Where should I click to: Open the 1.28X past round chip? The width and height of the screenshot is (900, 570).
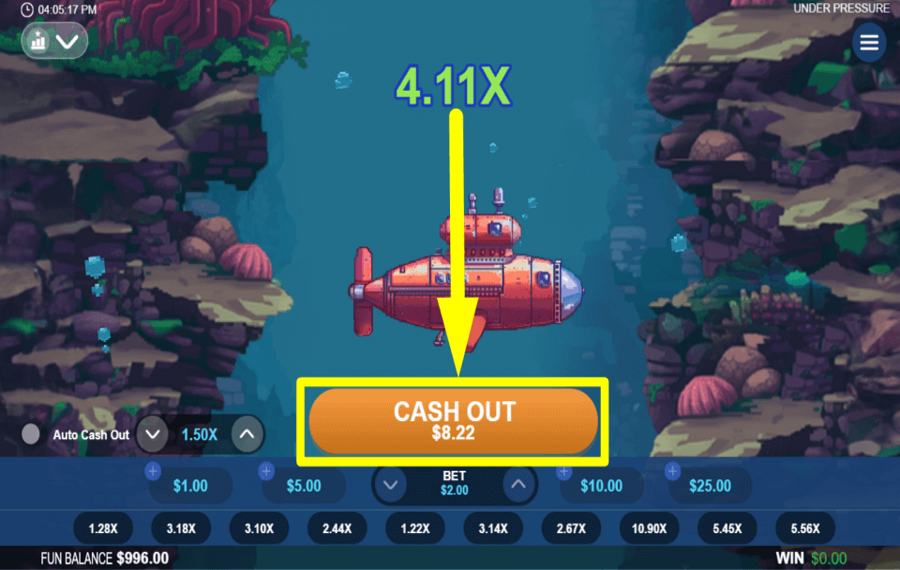(102, 528)
